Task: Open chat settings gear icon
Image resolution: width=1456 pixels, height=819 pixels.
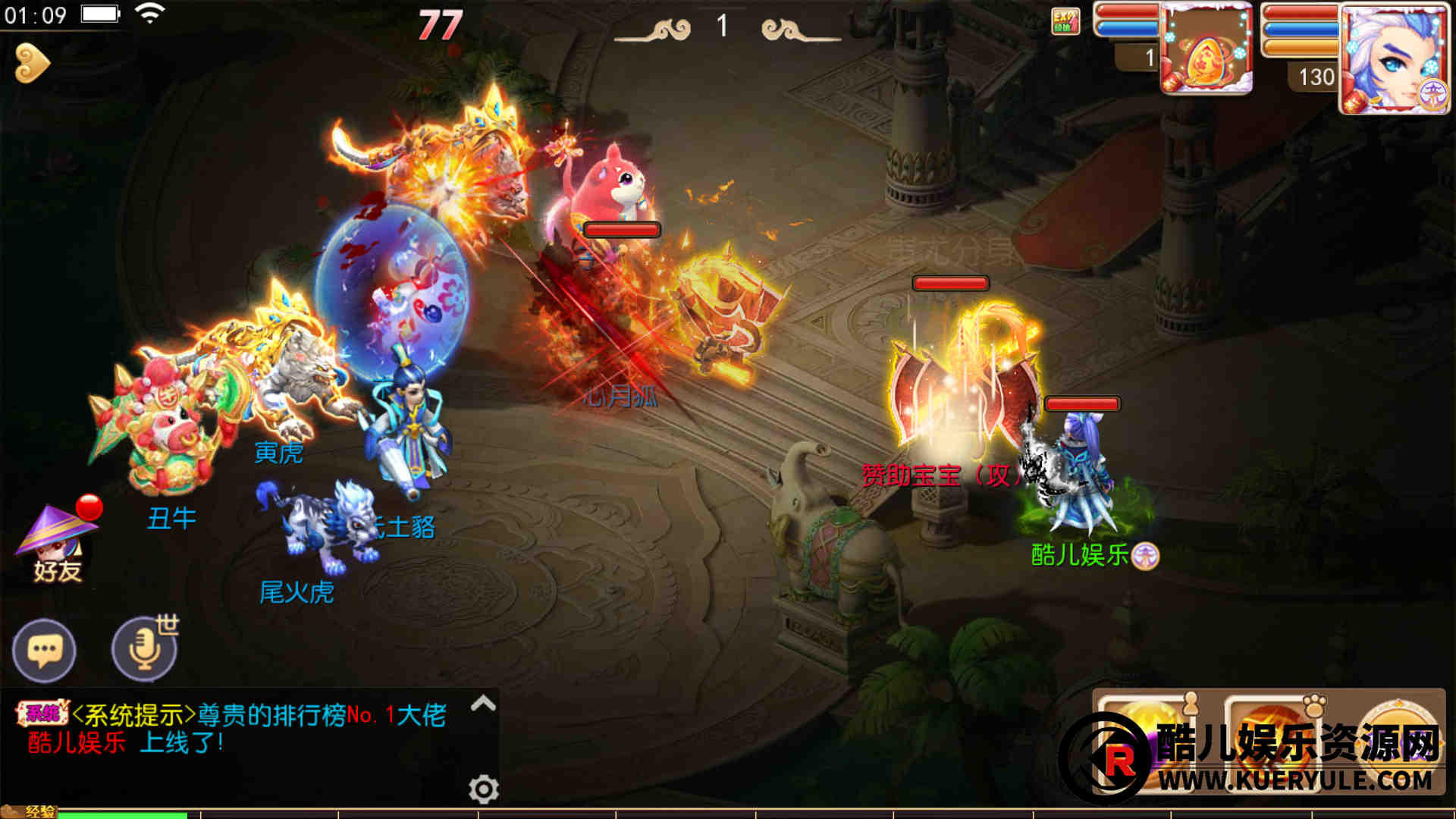Action: [483, 789]
